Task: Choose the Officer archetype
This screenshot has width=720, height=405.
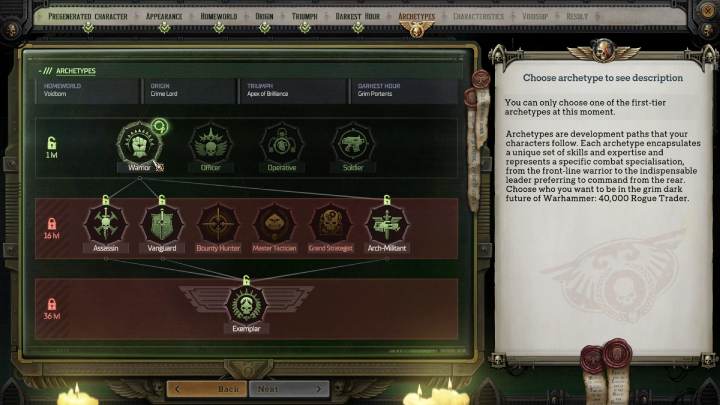Action: click(x=210, y=143)
